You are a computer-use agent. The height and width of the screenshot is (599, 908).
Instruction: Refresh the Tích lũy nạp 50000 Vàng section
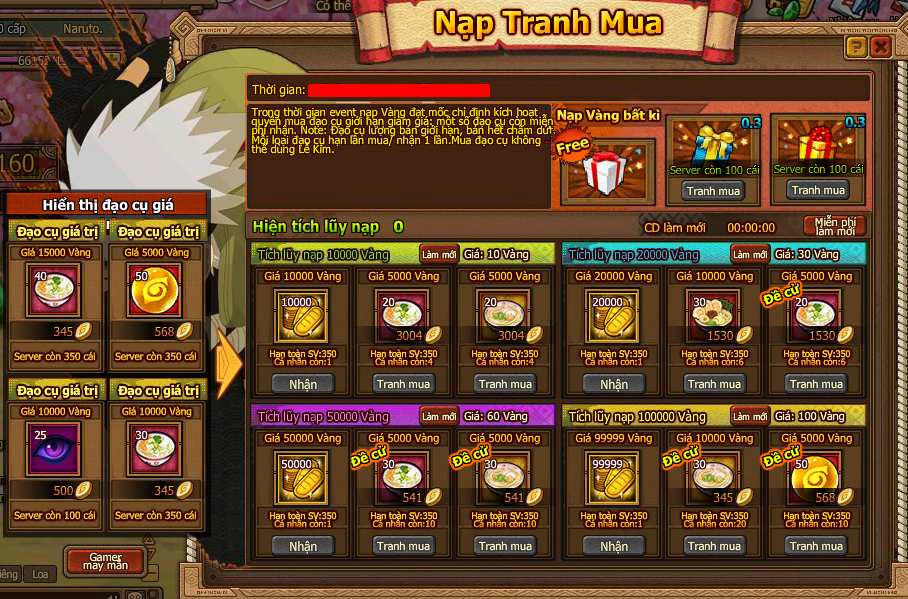click(x=439, y=416)
